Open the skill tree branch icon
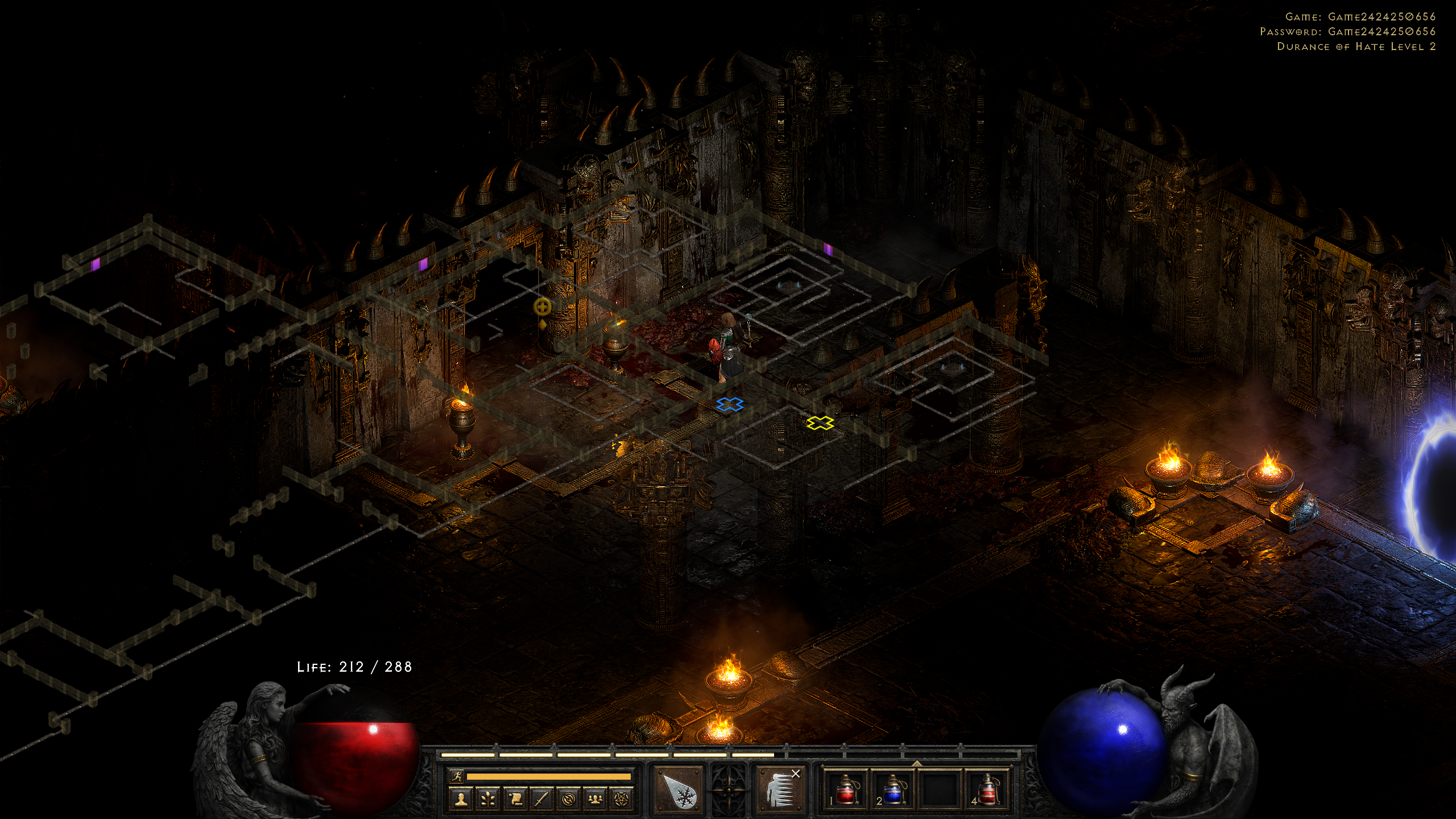The image size is (1456, 819). click(488, 799)
